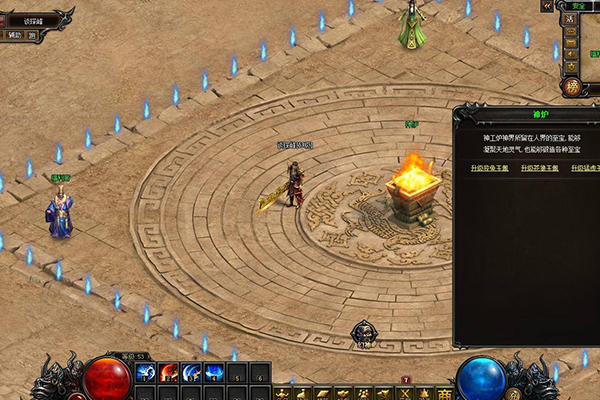Click the first upgrade link in the 神炉 dialog

click(488, 168)
